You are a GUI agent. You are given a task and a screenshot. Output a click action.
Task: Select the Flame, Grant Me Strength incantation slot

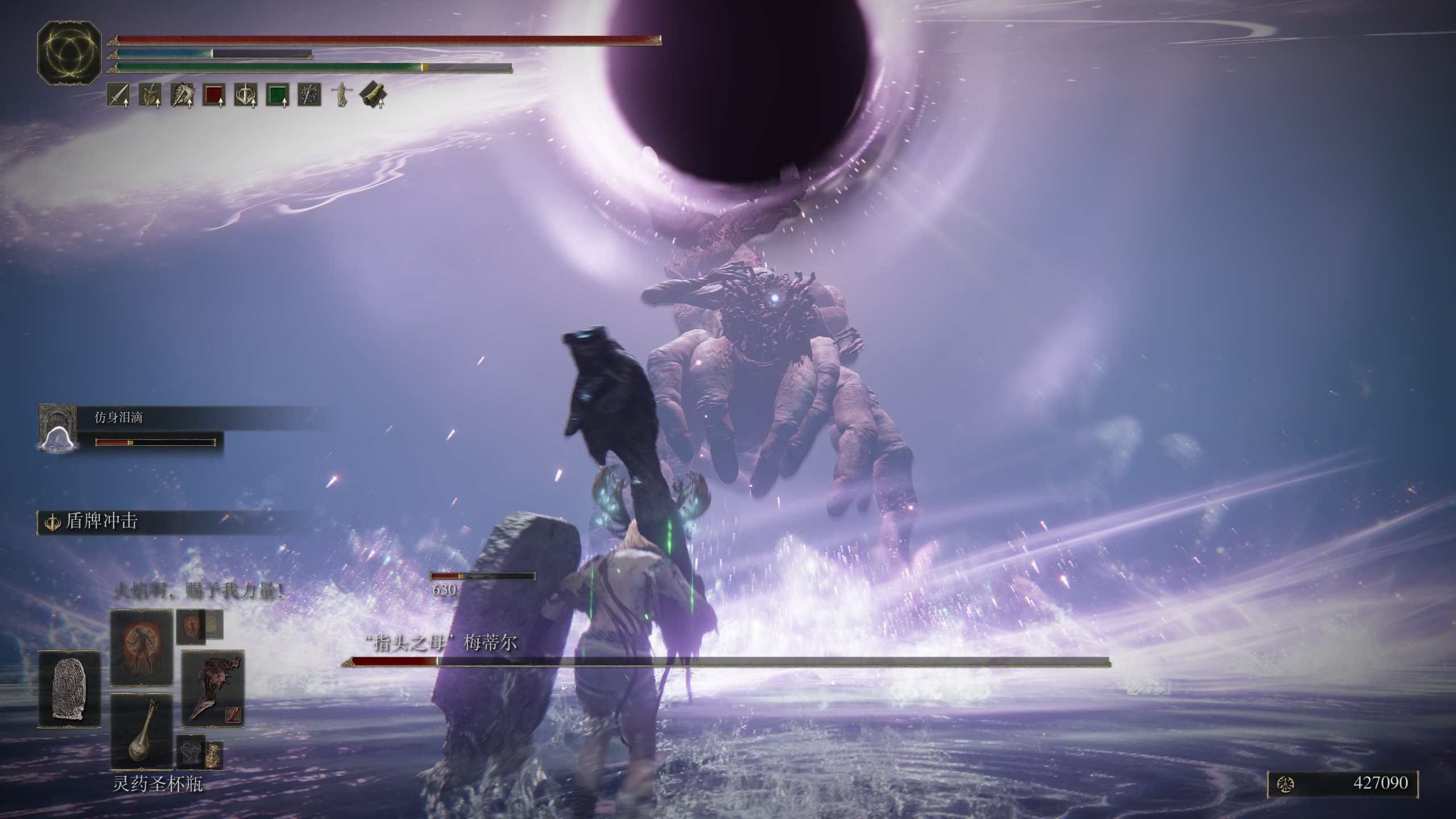point(141,647)
